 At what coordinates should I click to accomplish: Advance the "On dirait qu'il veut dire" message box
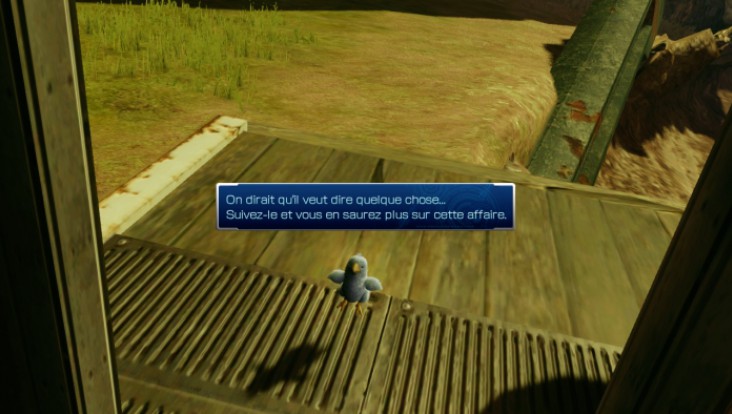tap(365, 206)
